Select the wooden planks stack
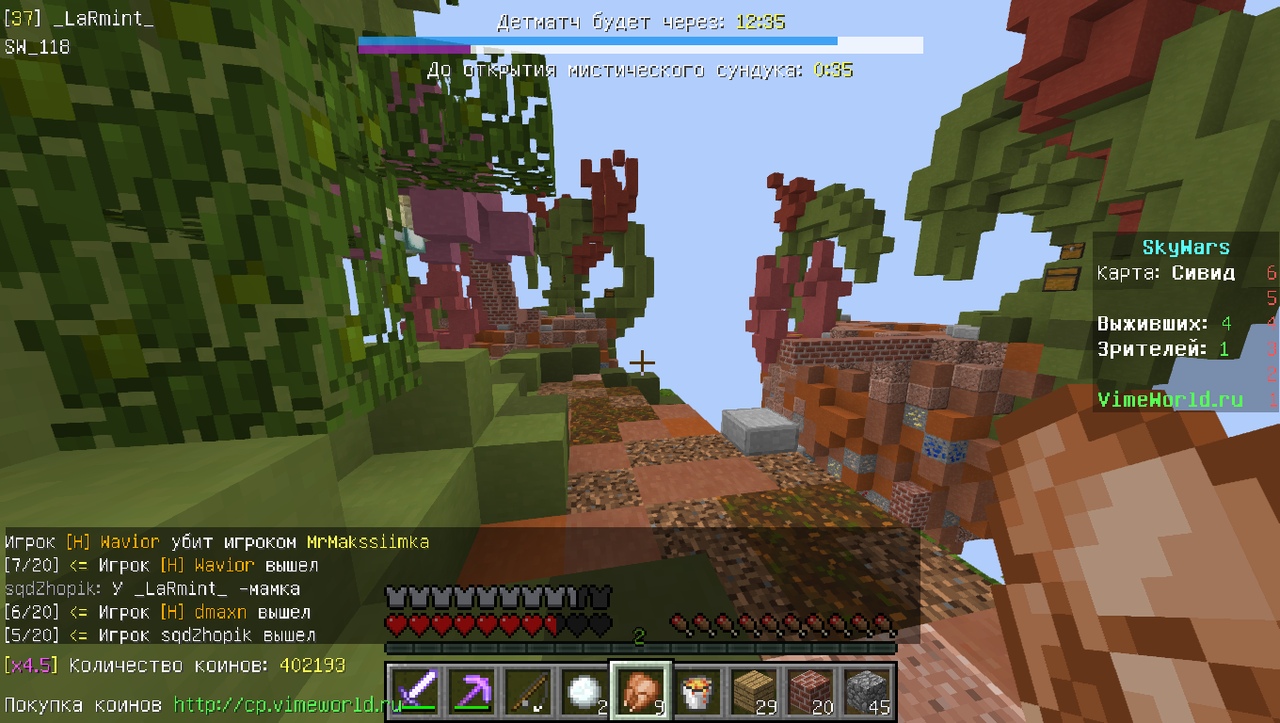Screen dimensions: 1280x723 [755, 690]
